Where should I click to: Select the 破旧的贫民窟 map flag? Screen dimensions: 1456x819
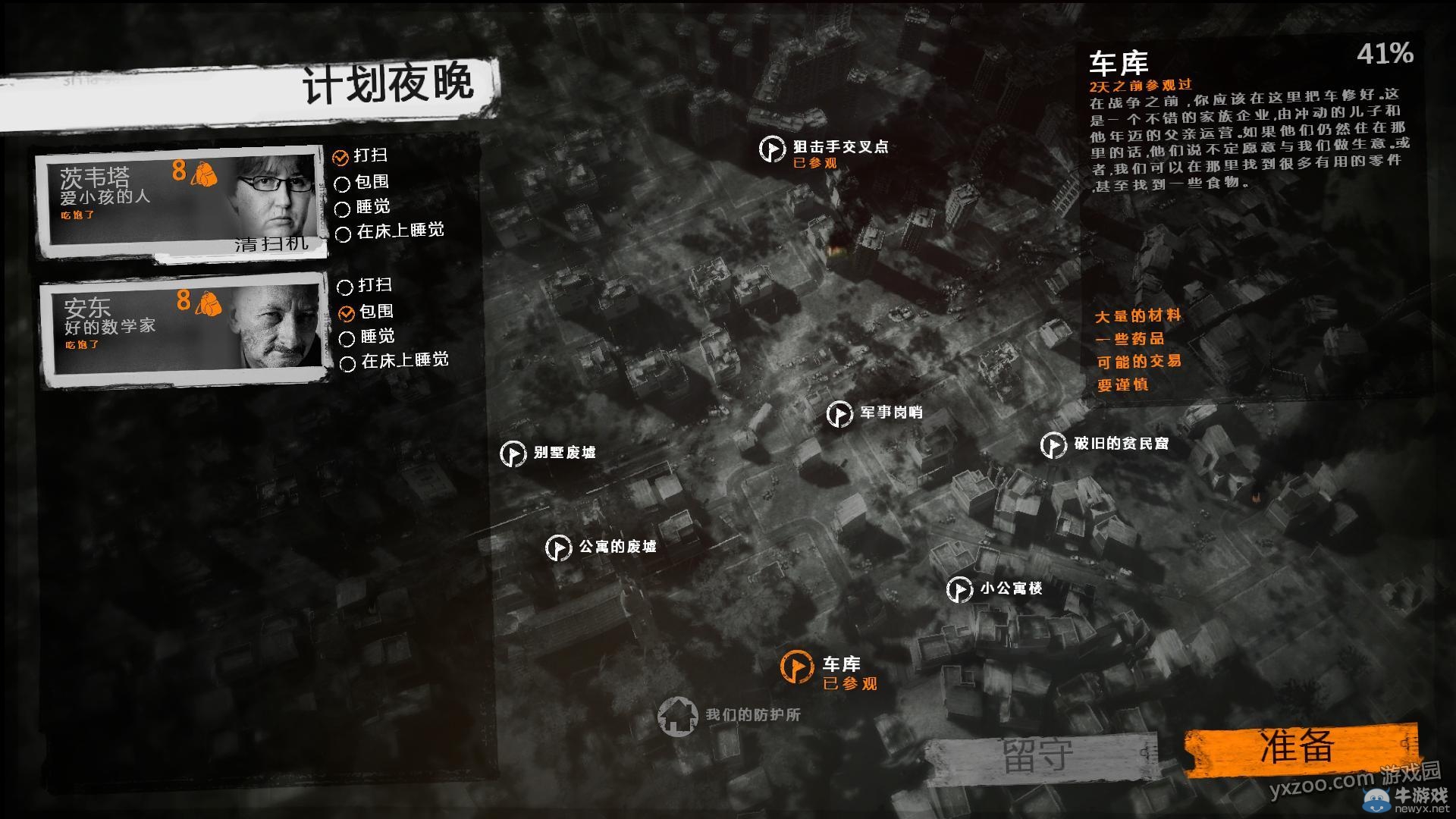tap(1053, 446)
